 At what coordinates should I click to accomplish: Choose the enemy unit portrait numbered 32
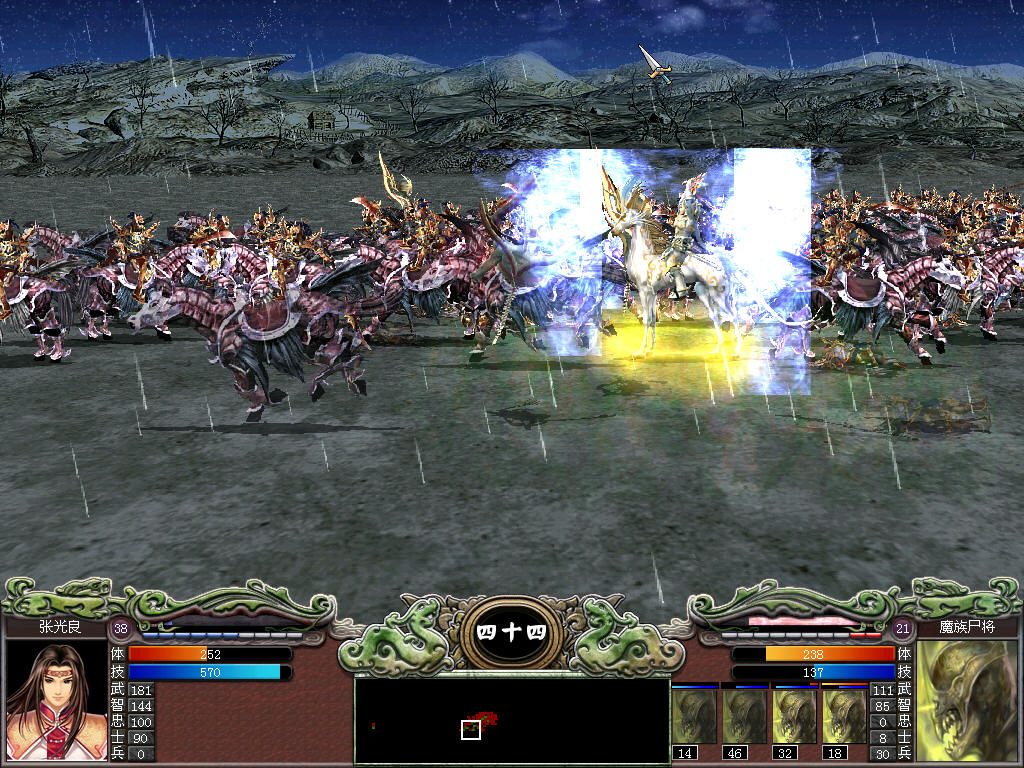click(795, 716)
